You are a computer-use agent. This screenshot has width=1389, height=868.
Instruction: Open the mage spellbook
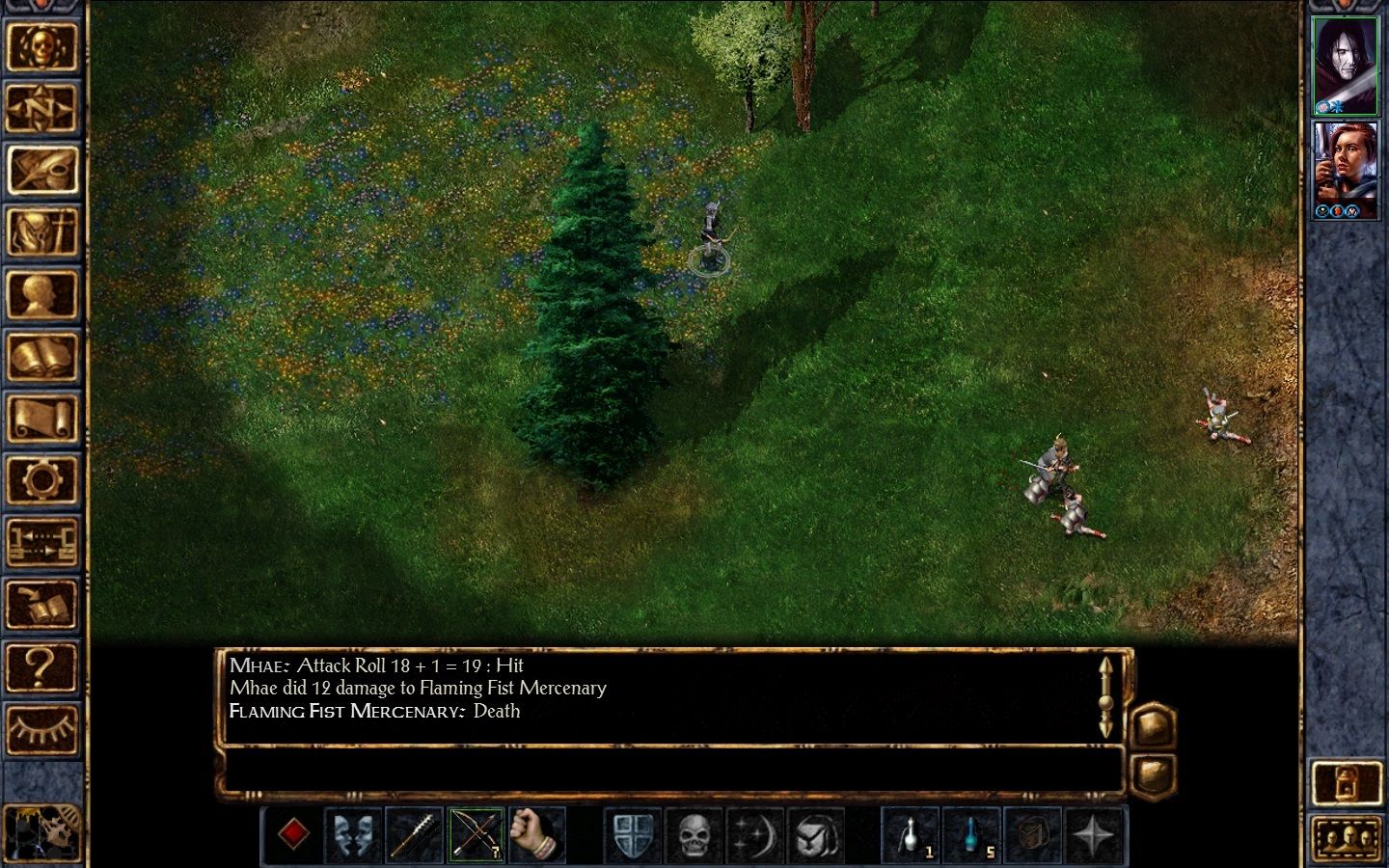pos(41,358)
